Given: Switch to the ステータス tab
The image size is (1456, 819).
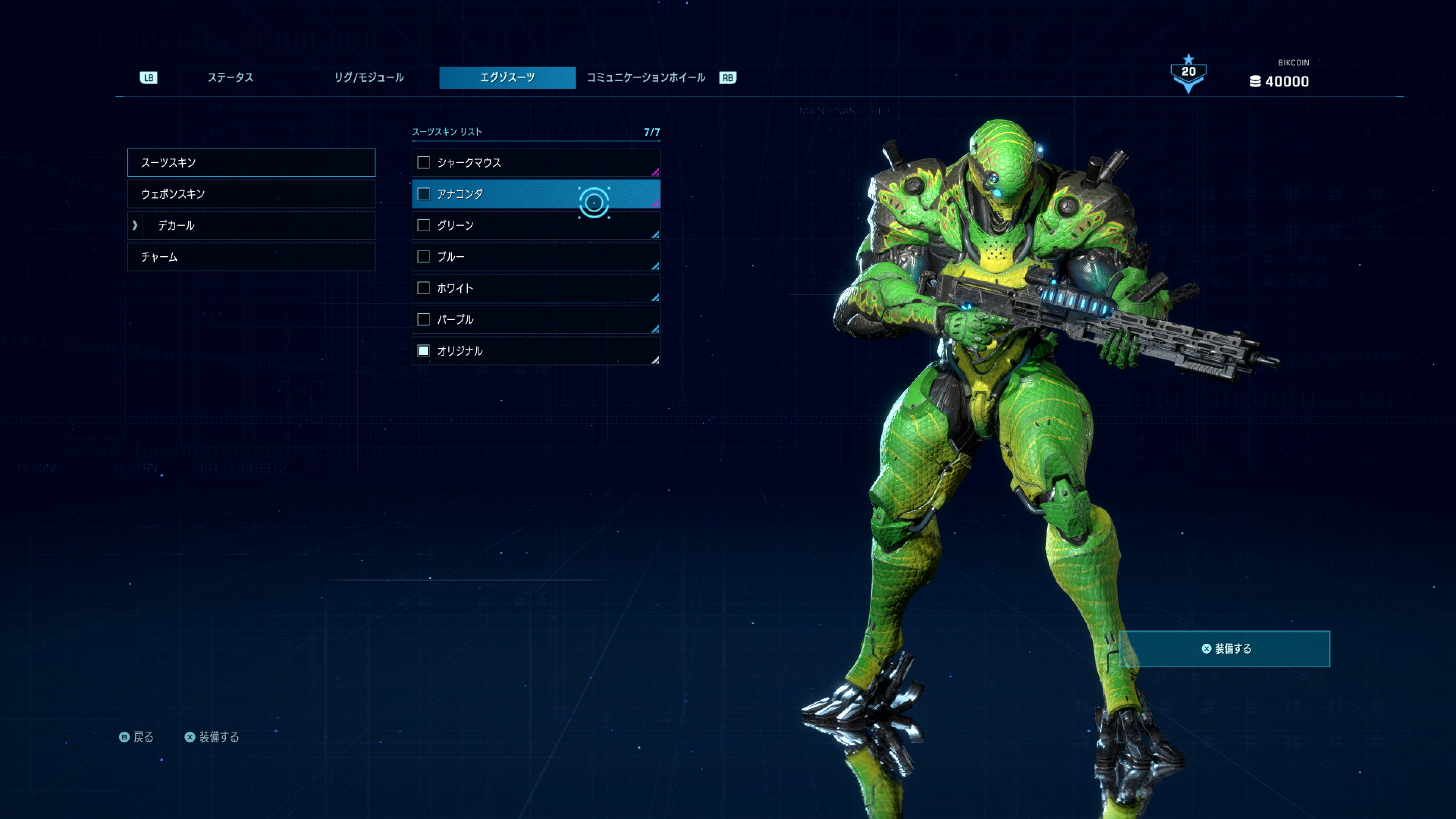Looking at the screenshot, I should [230, 77].
